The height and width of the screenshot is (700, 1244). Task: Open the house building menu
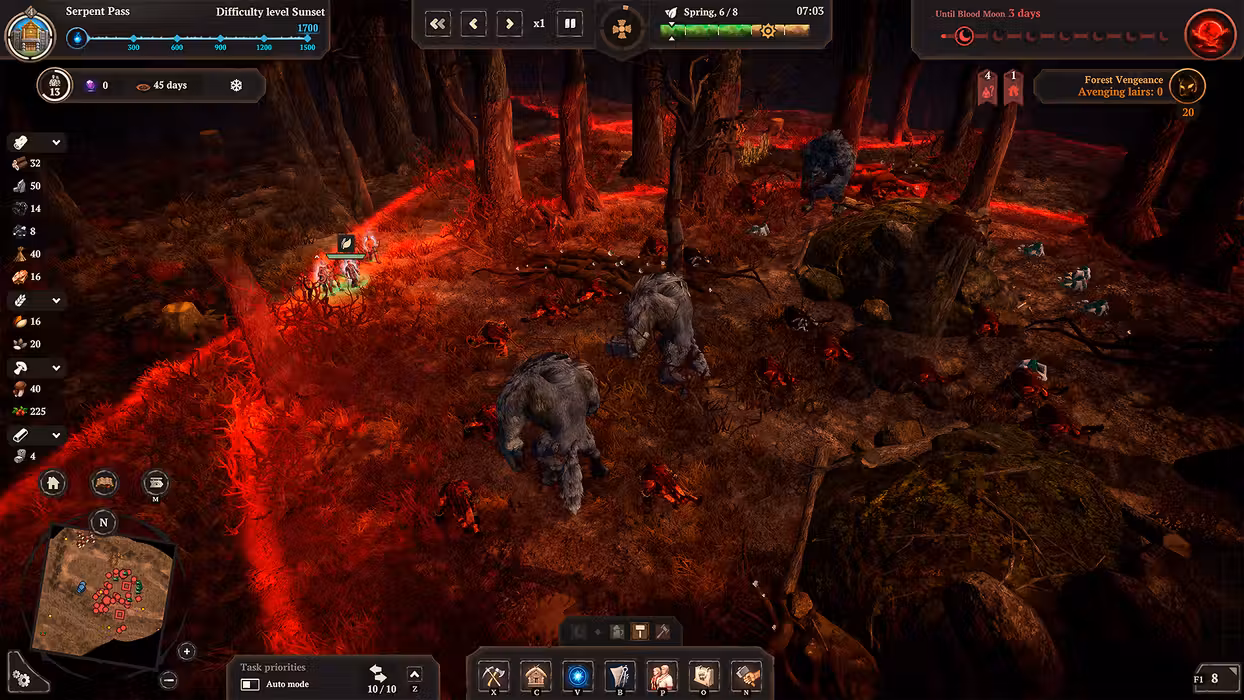pyautogui.click(x=536, y=676)
